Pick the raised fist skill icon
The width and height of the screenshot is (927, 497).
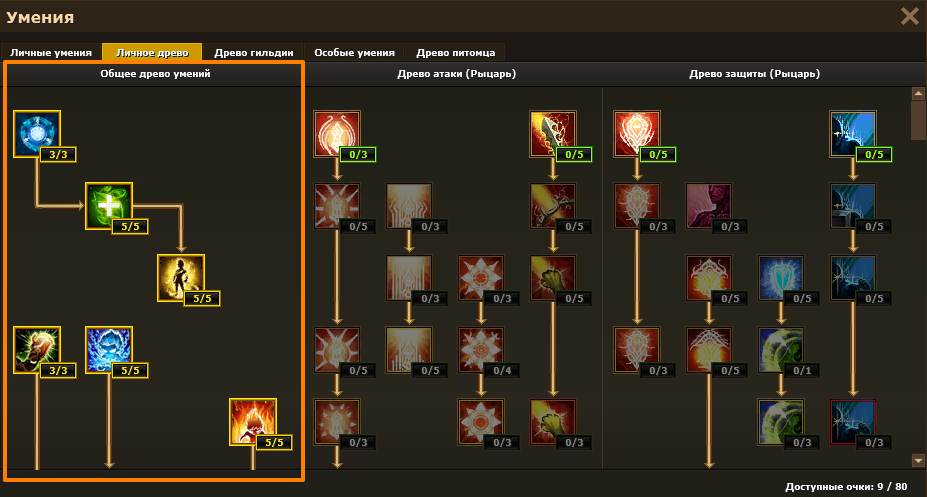pos(37,350)
